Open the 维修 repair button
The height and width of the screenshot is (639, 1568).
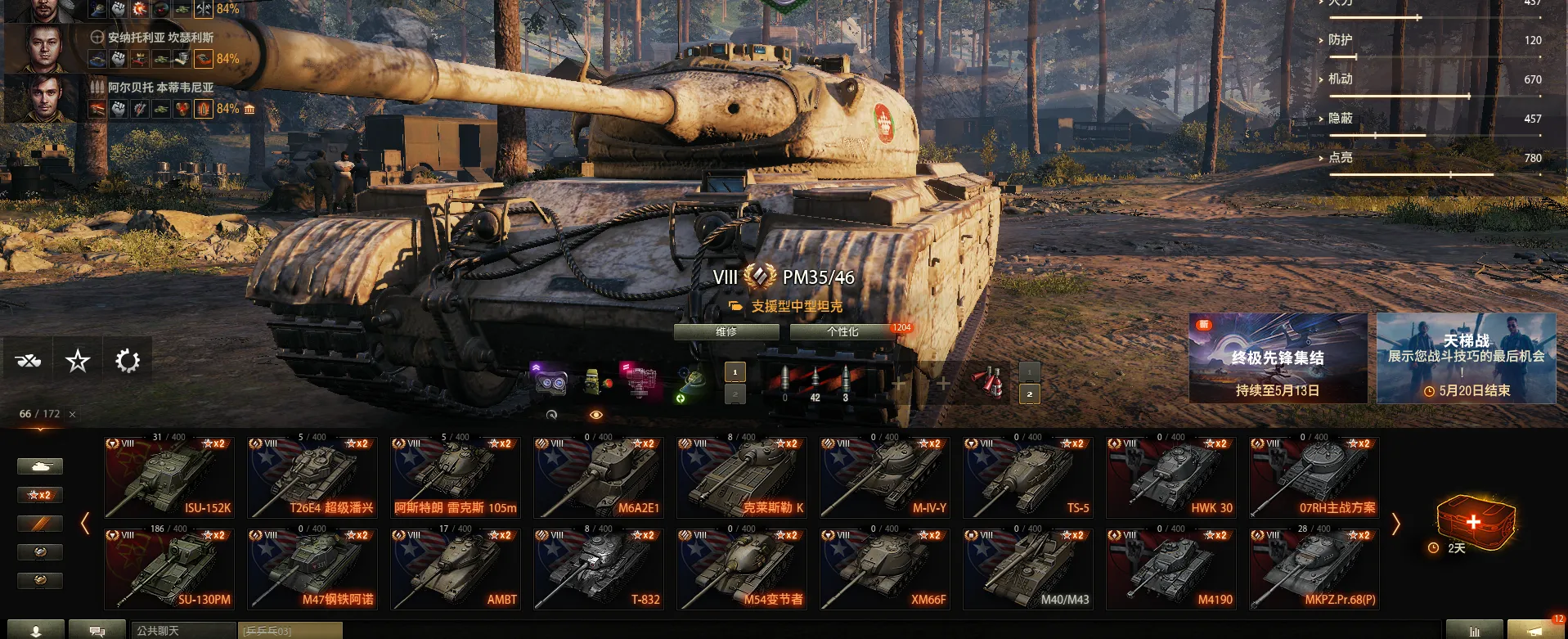[x=726, y=332]
